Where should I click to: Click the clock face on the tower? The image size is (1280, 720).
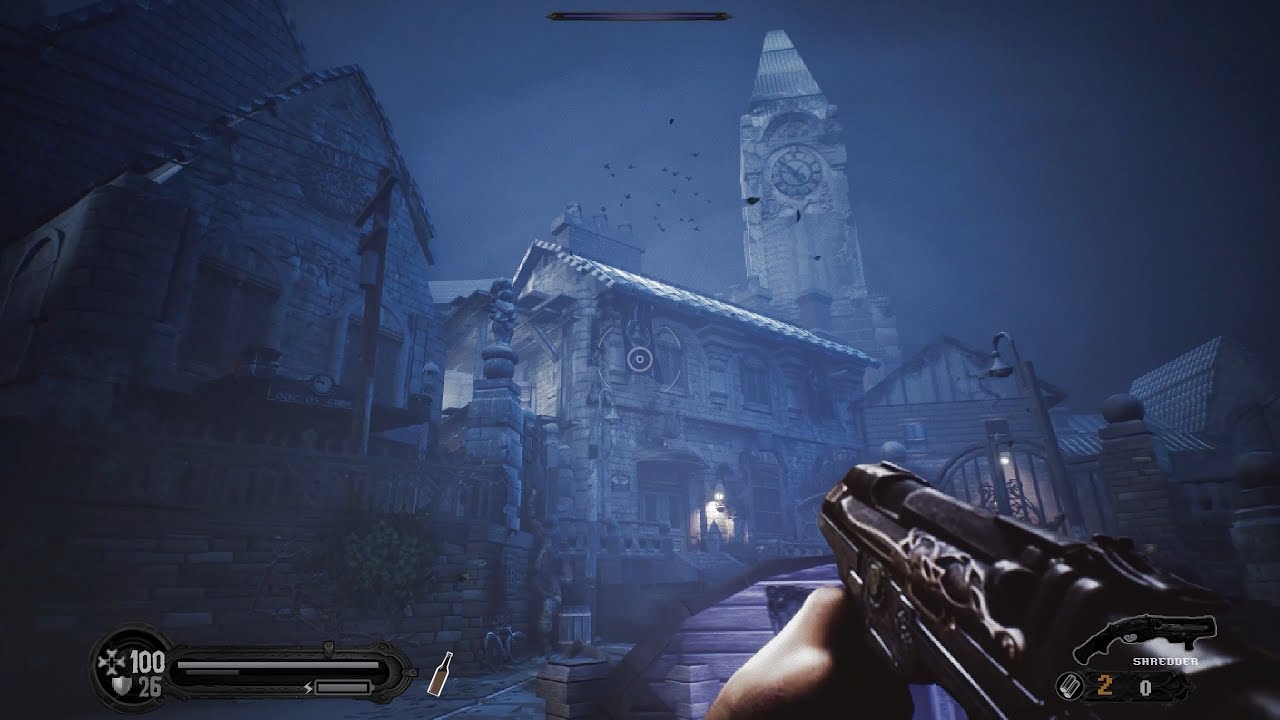793,172
